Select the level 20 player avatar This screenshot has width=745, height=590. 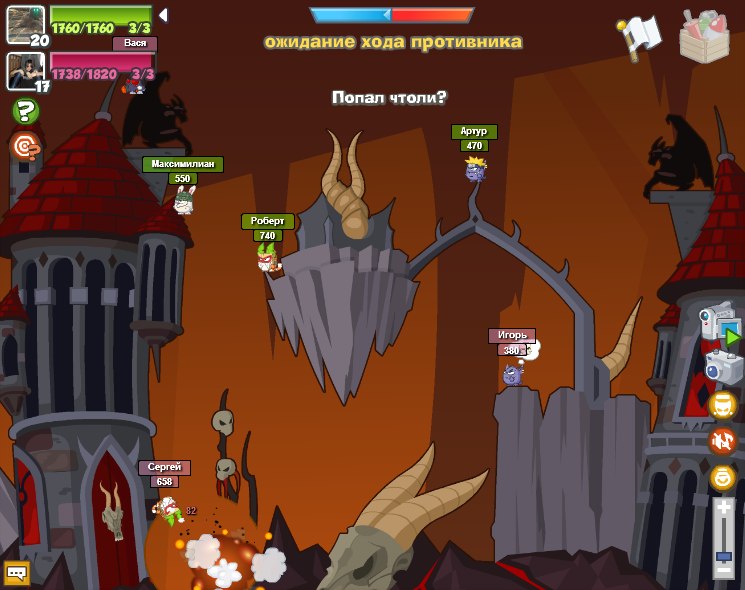pyautogui.click(x=25, y=24)
